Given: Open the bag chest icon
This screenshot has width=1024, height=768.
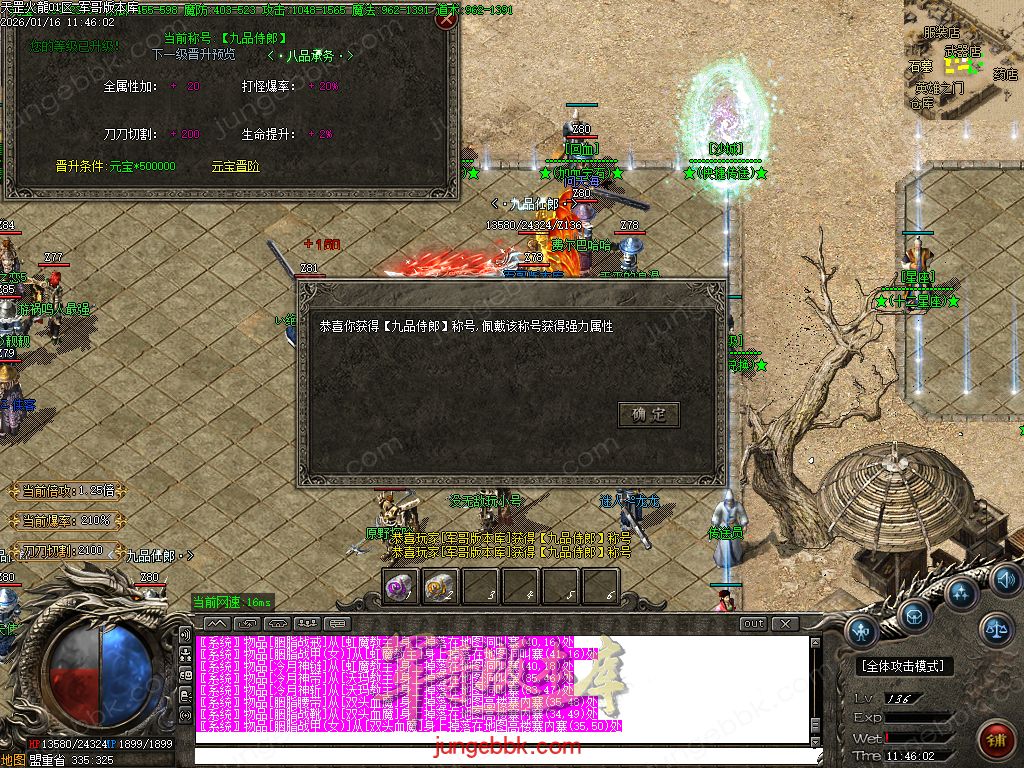Looking at the screenshot, I should coord(914,614).
